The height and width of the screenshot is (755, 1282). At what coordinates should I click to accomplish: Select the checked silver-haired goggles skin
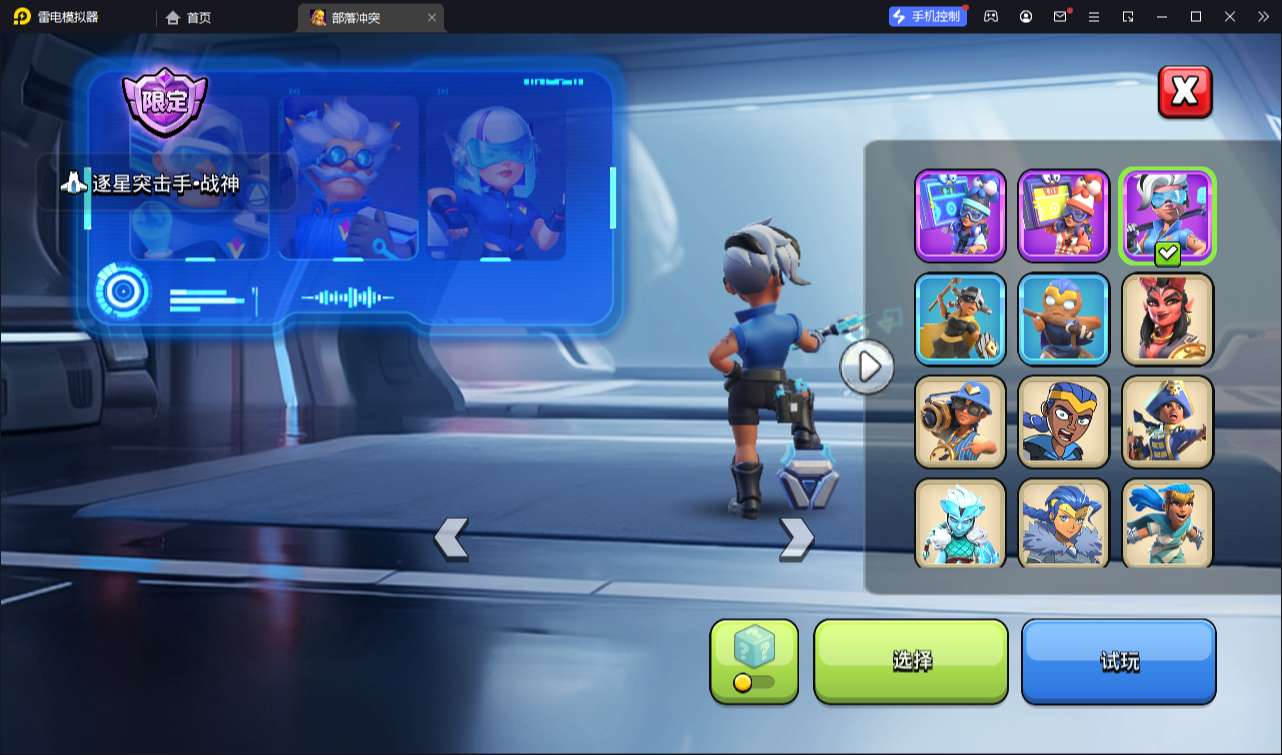(1167, 215)
